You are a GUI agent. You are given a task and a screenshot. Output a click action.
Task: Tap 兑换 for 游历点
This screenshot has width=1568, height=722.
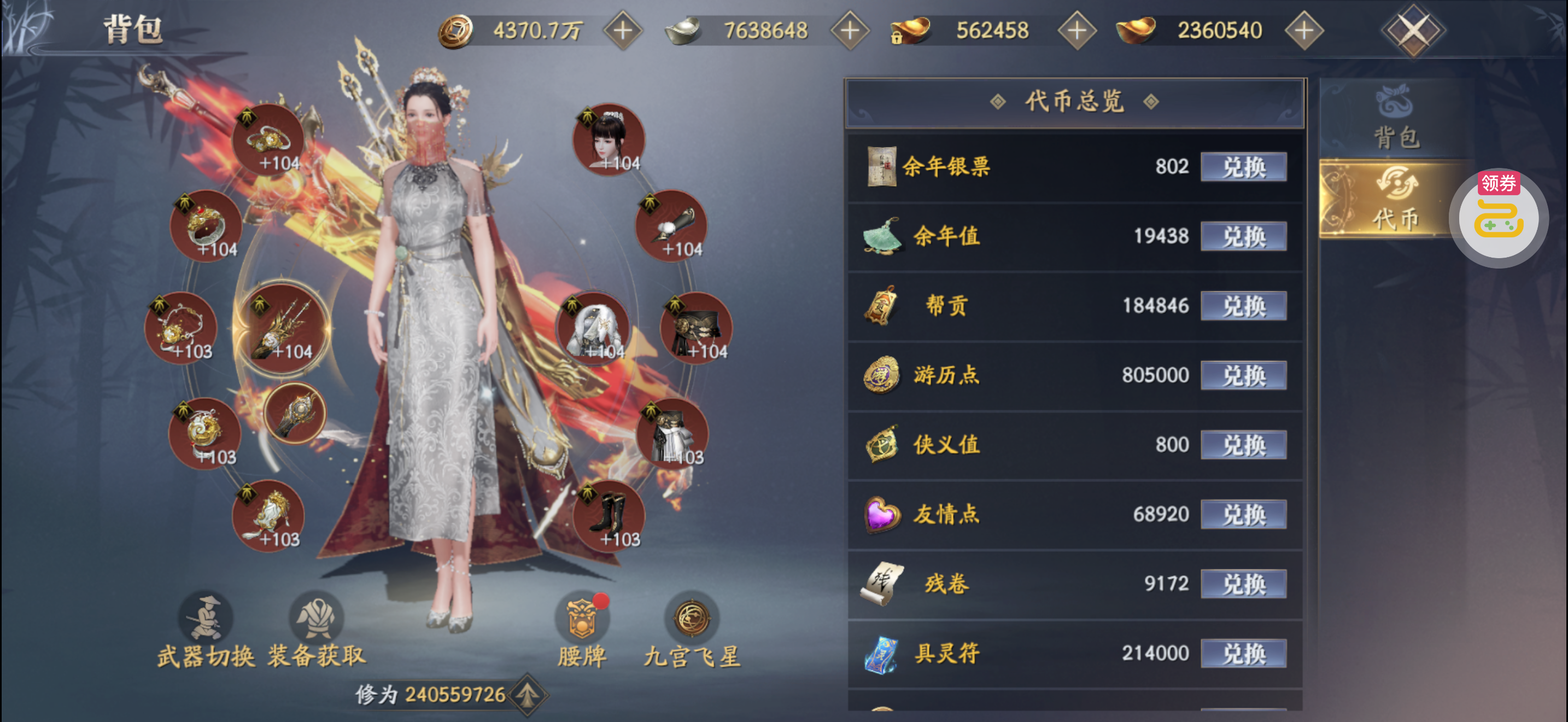tap(1243, 375)
